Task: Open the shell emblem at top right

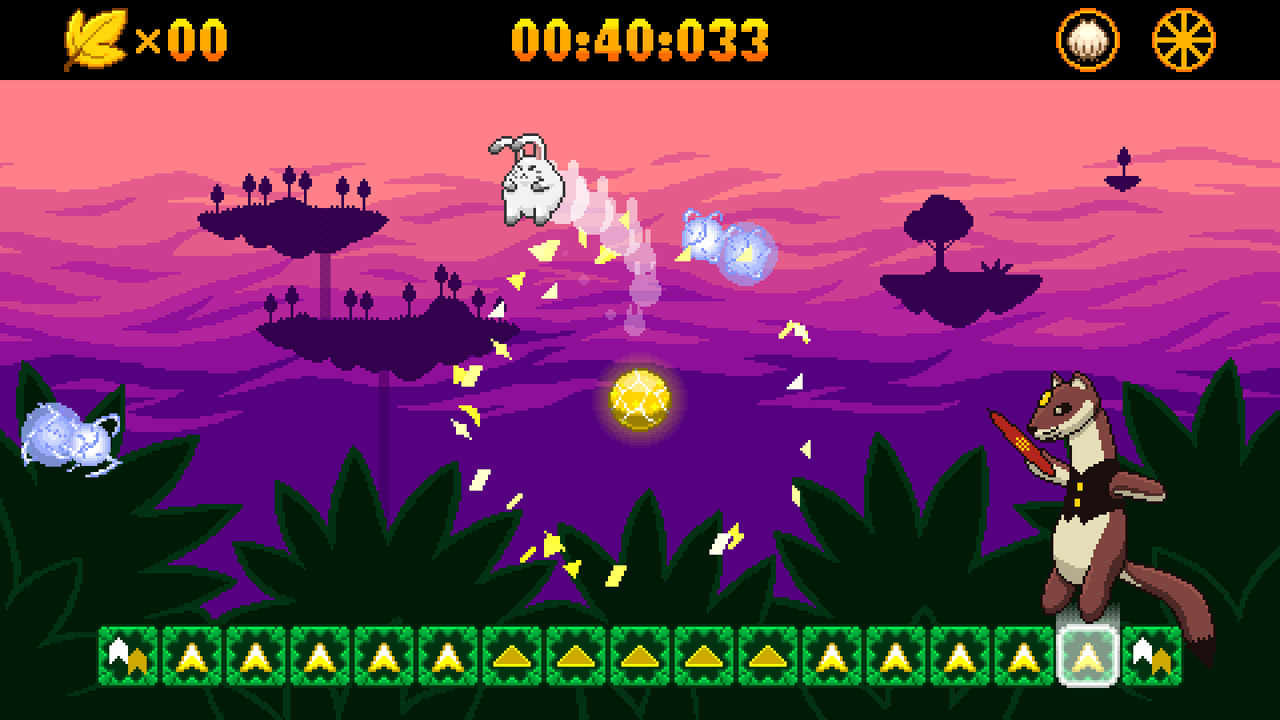Action: [1086, 37]
